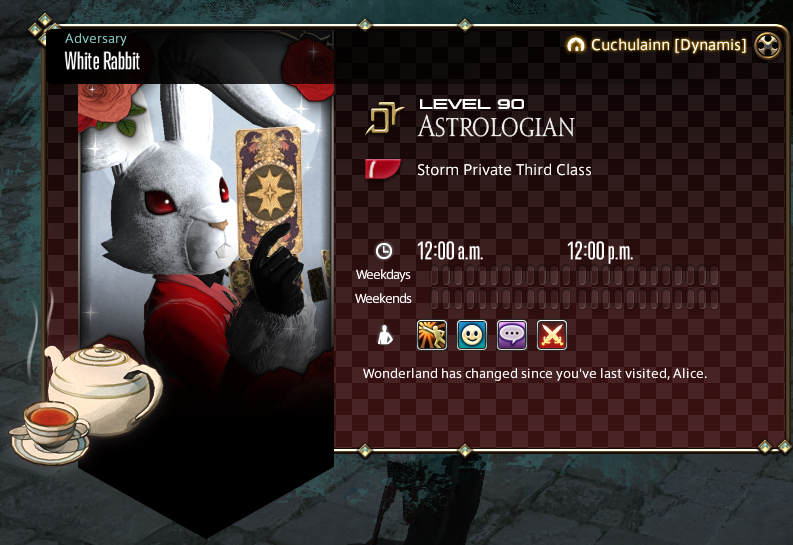
Task: Select the crossed swords playstyle icon
Action: point(552,335)
